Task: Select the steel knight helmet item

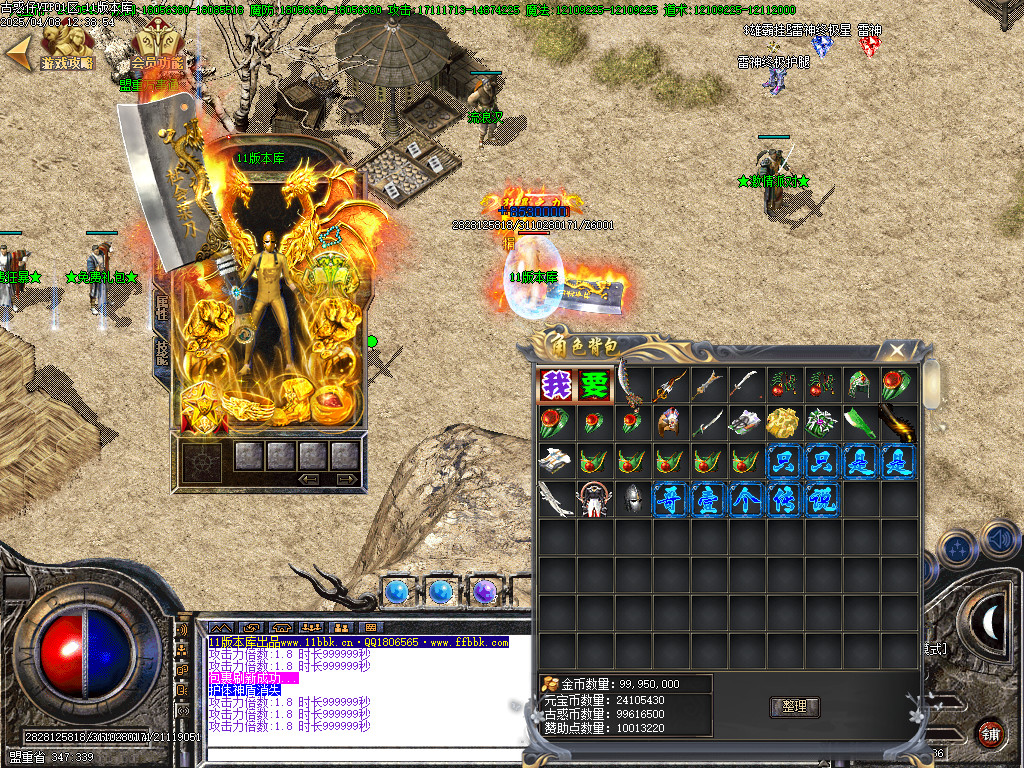Action: (x=631, y=499)
